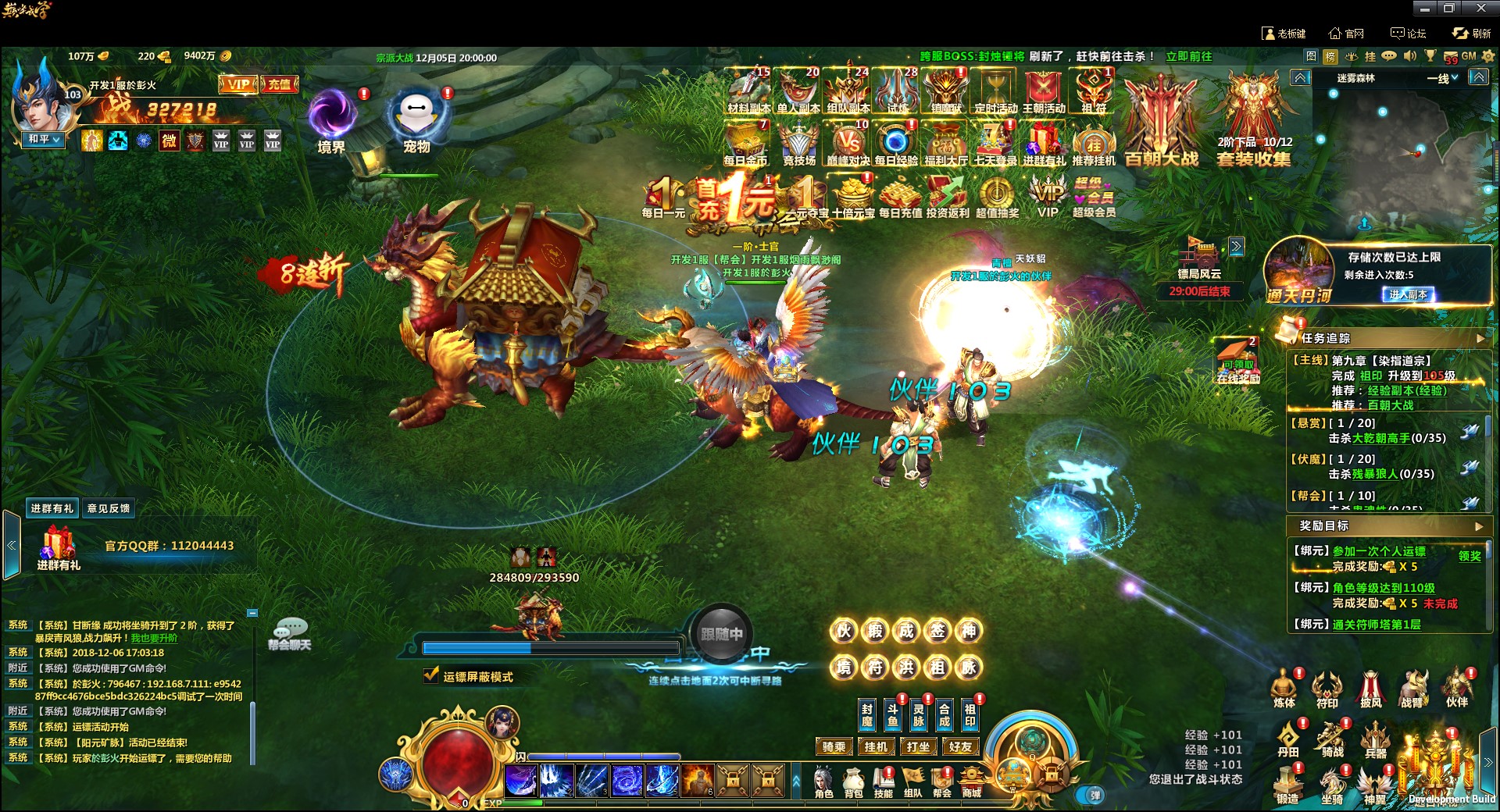Open the 和平 combat mode dropdown
Screen dimensions: 1500x812
pyautogui.click(x=44, y=139)
